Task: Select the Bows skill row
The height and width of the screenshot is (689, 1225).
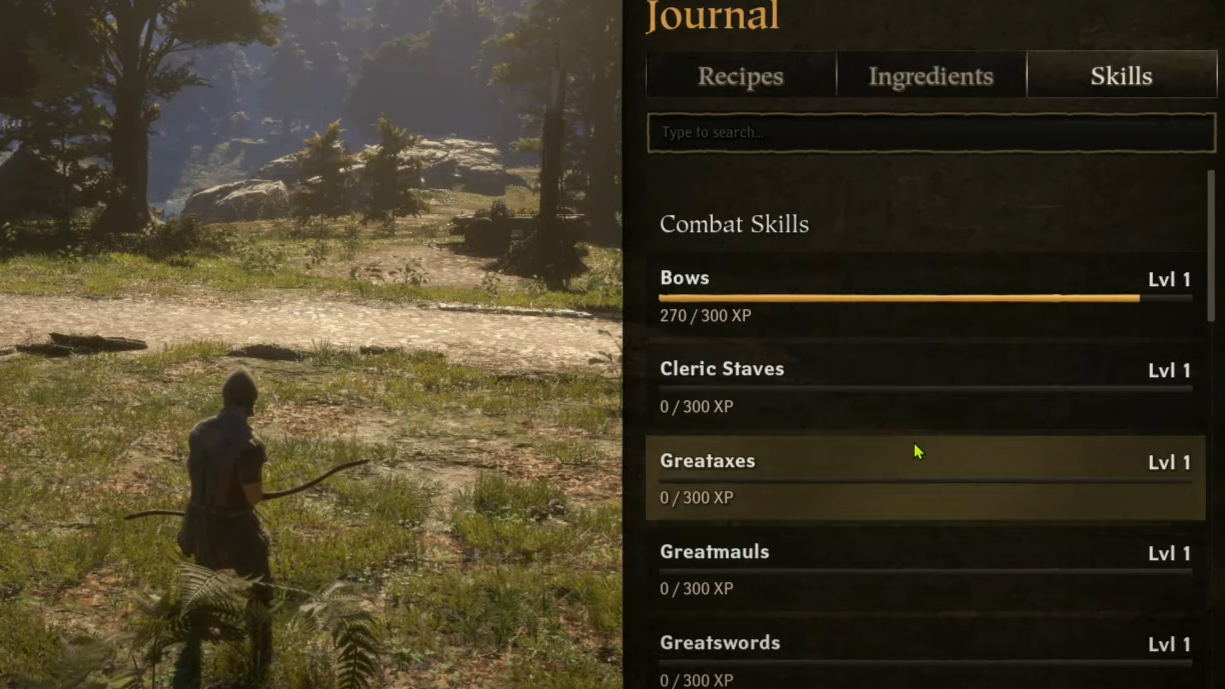Action: [925, 296]
